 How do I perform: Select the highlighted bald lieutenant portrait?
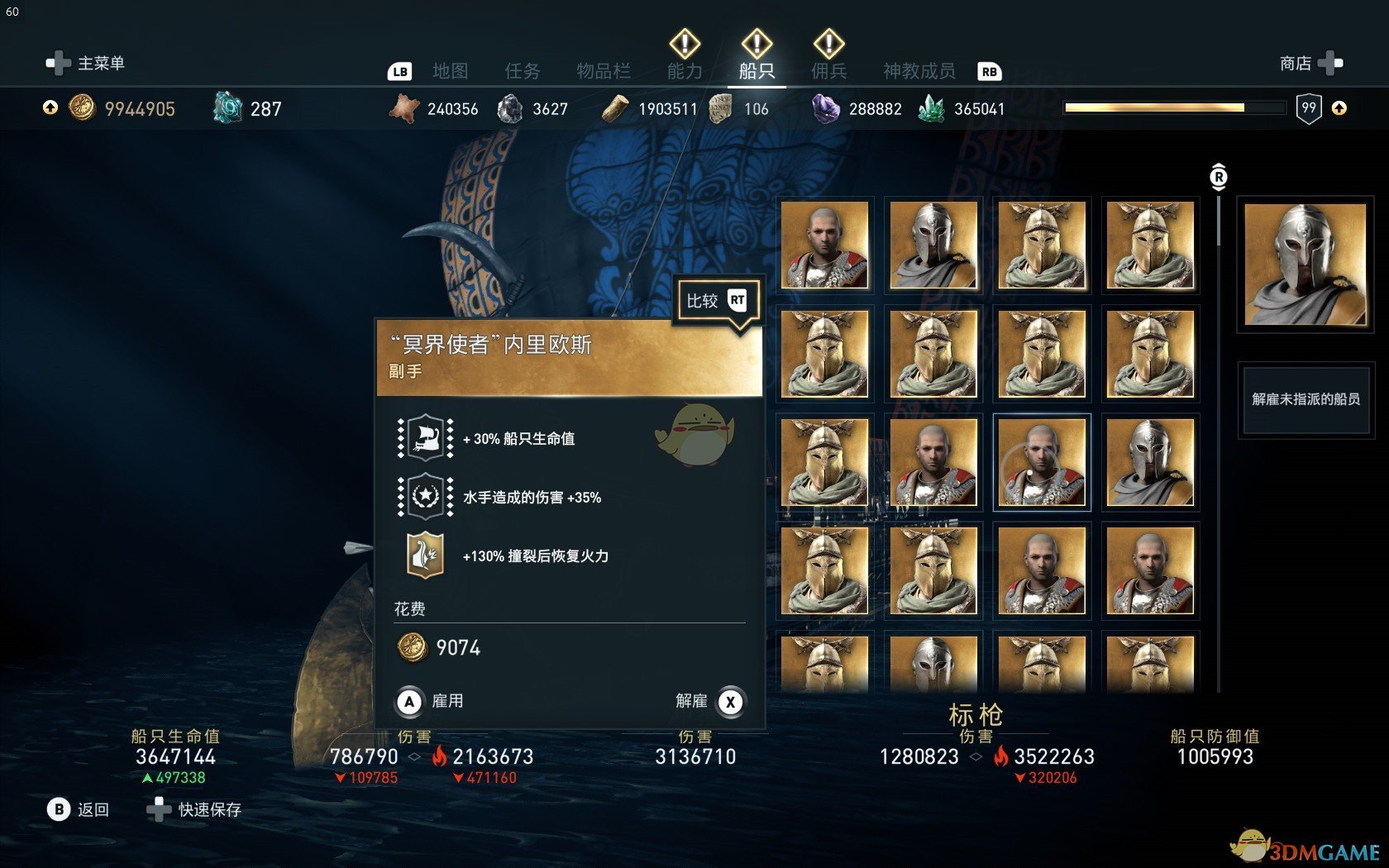pos(1042,462)
